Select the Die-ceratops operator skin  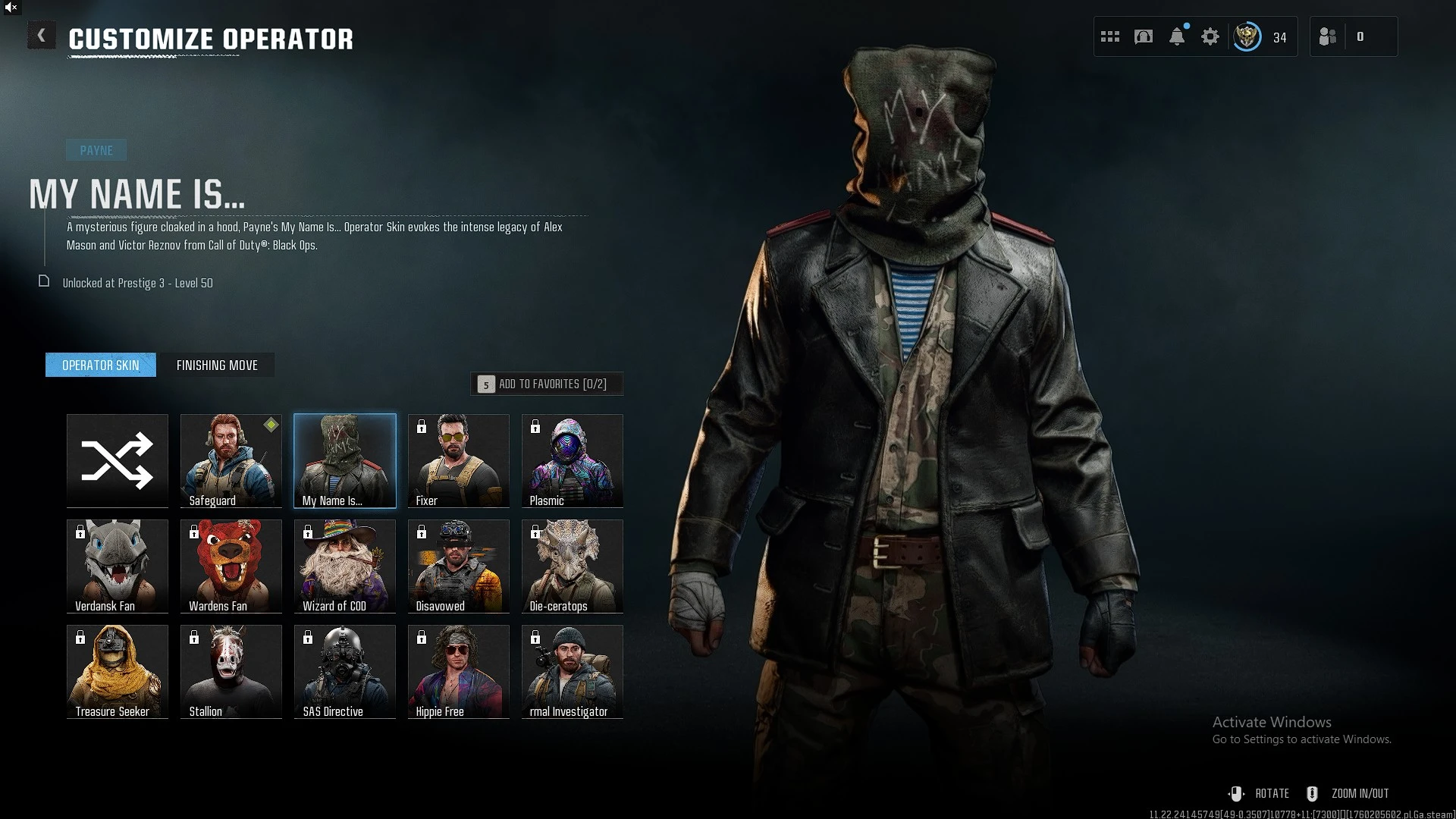572,566
